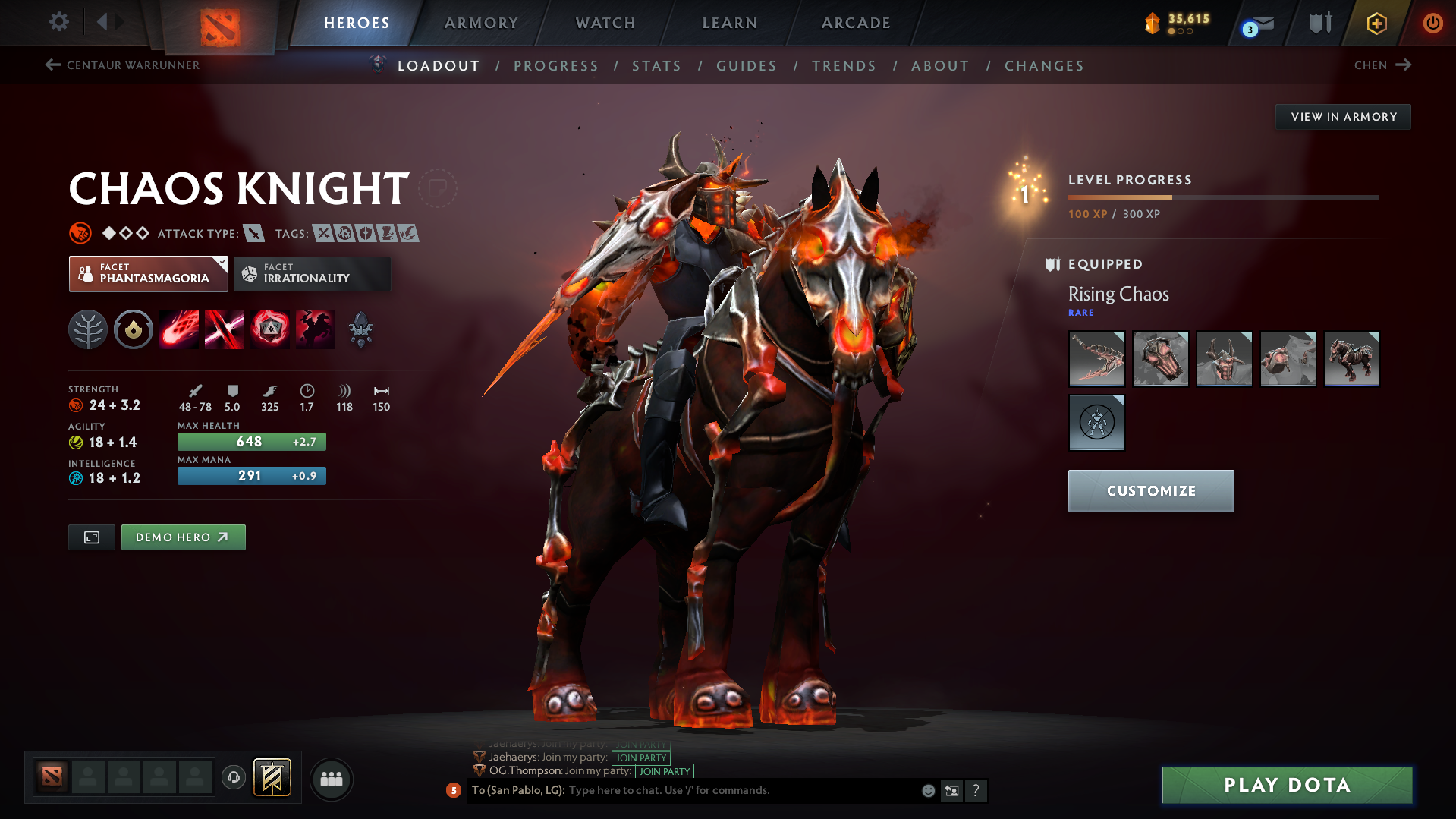Open the talent tree icon
The height and width of the screenshot is (819, 1456).
[x=88, y=329]
